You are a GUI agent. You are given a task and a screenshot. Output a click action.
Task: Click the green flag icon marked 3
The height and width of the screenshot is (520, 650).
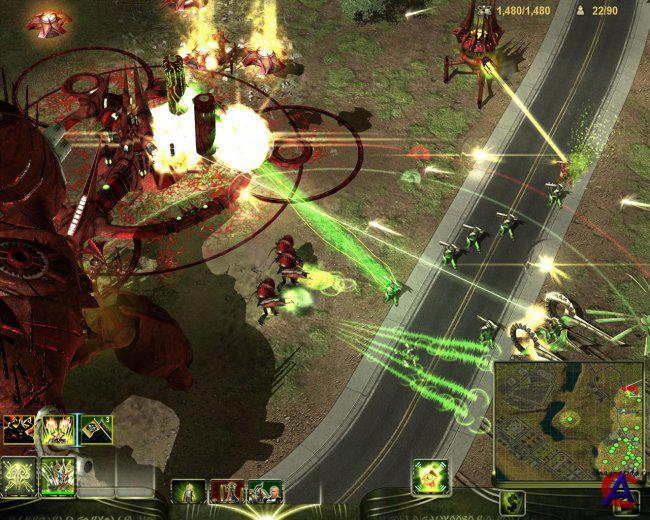pos(96,430)
